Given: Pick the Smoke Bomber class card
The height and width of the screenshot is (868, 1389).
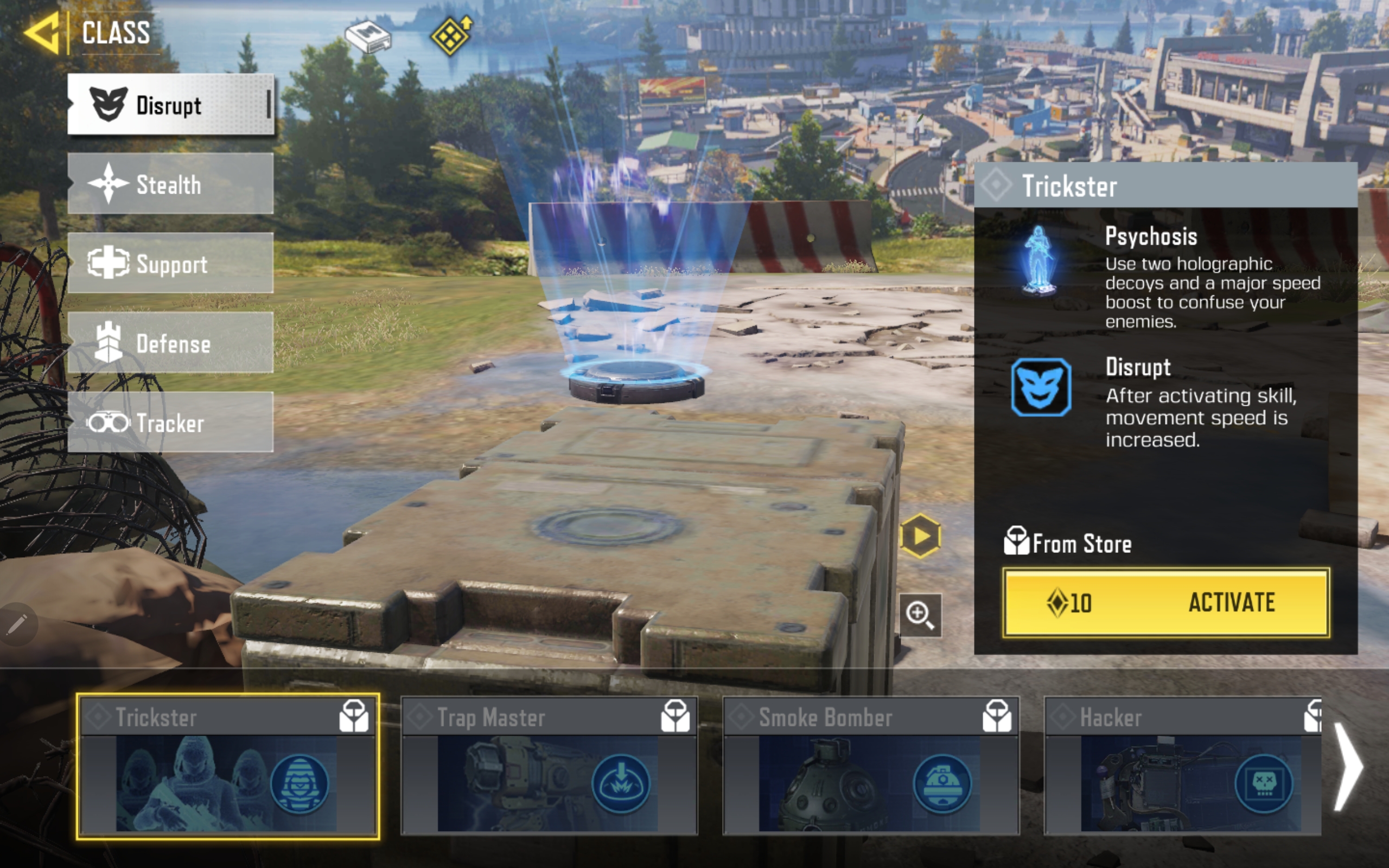Looking at the screenshot, I should (870, 767).
